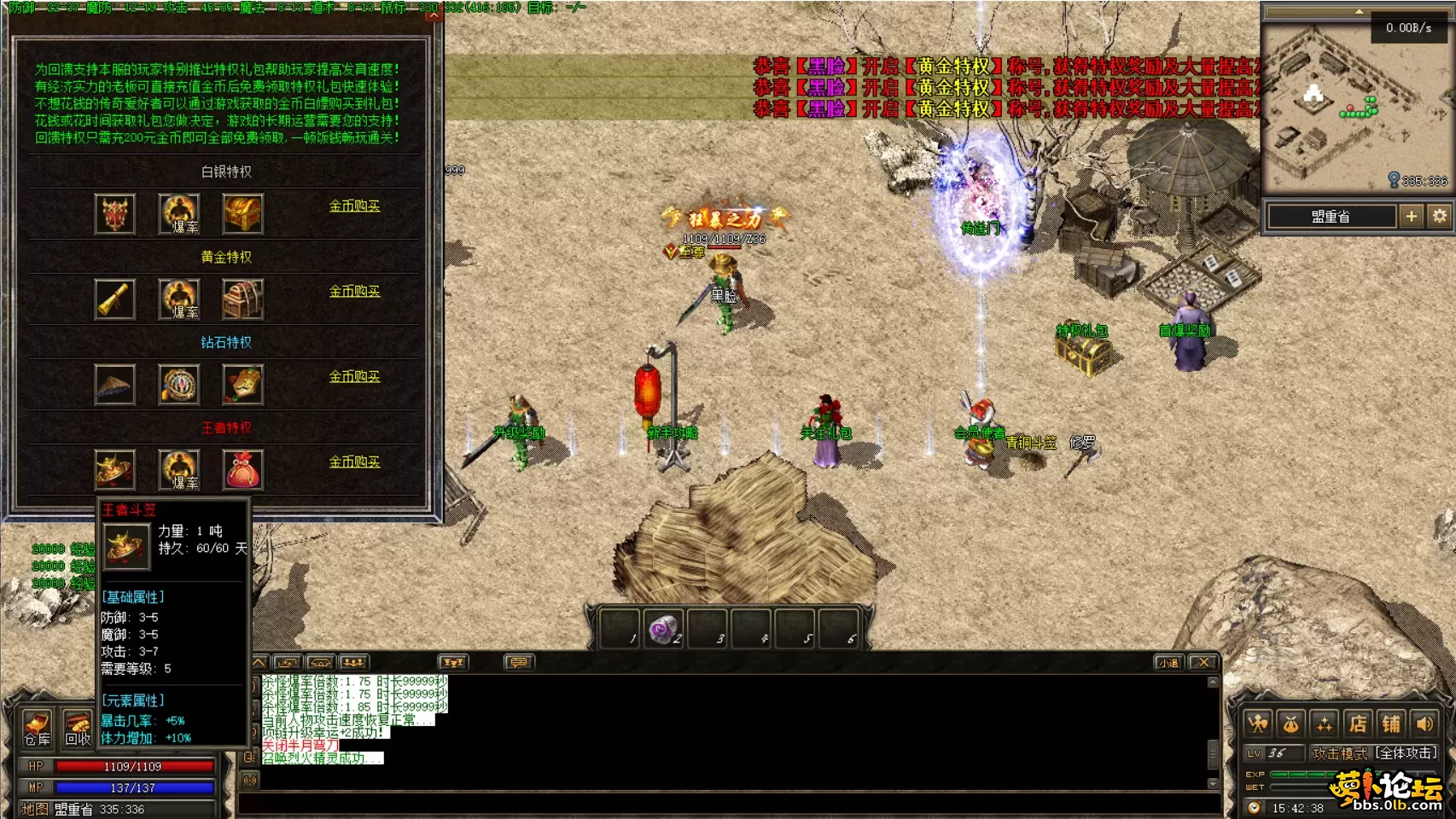Select the red demon mask reward icon
The image size is (1456, 819).
(x=115, y=213)
